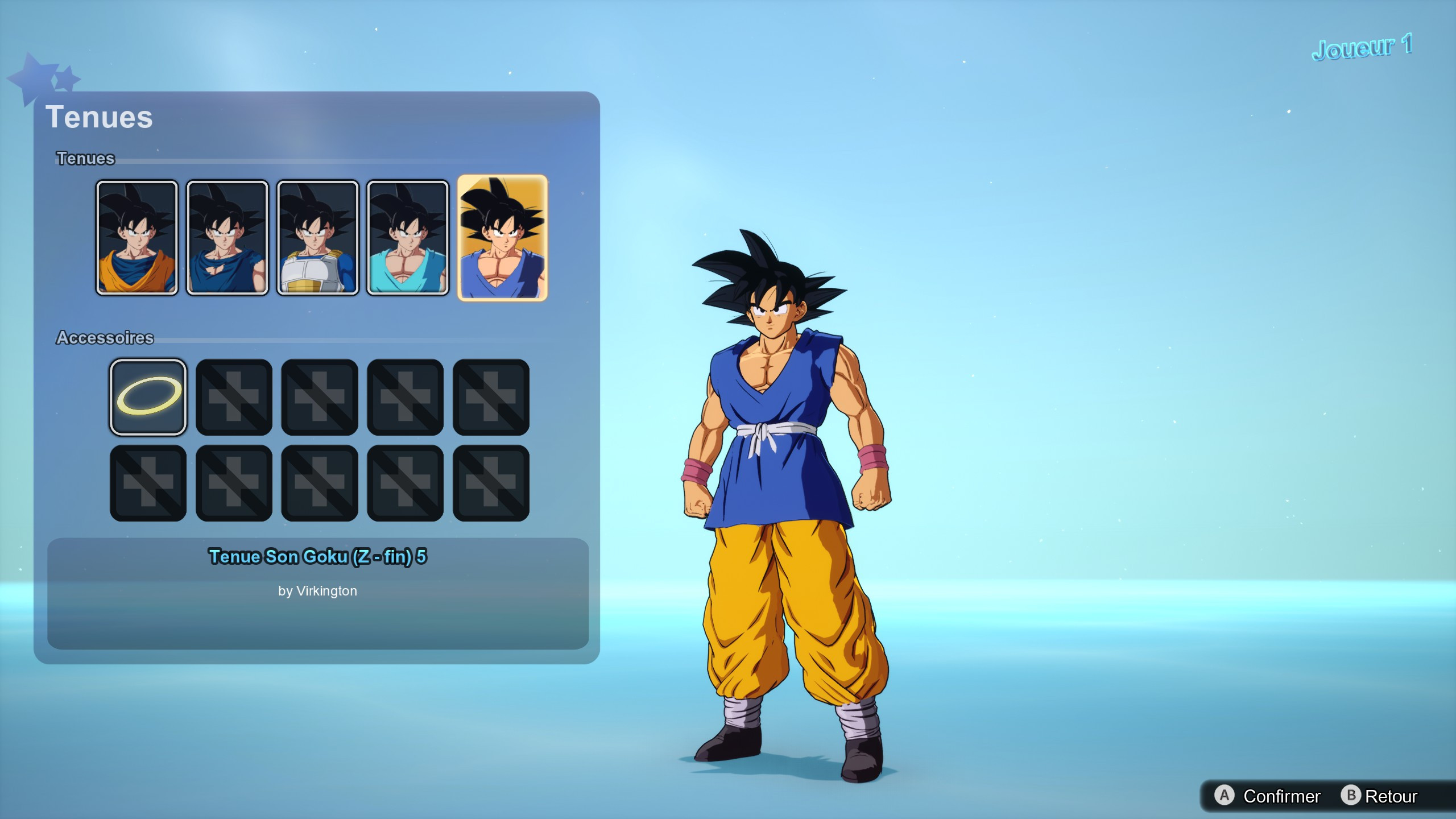Image resolution: width=1456 pixels, height=819 pixels.
Task: Click the Virkington creator credit
Action: 318,591
